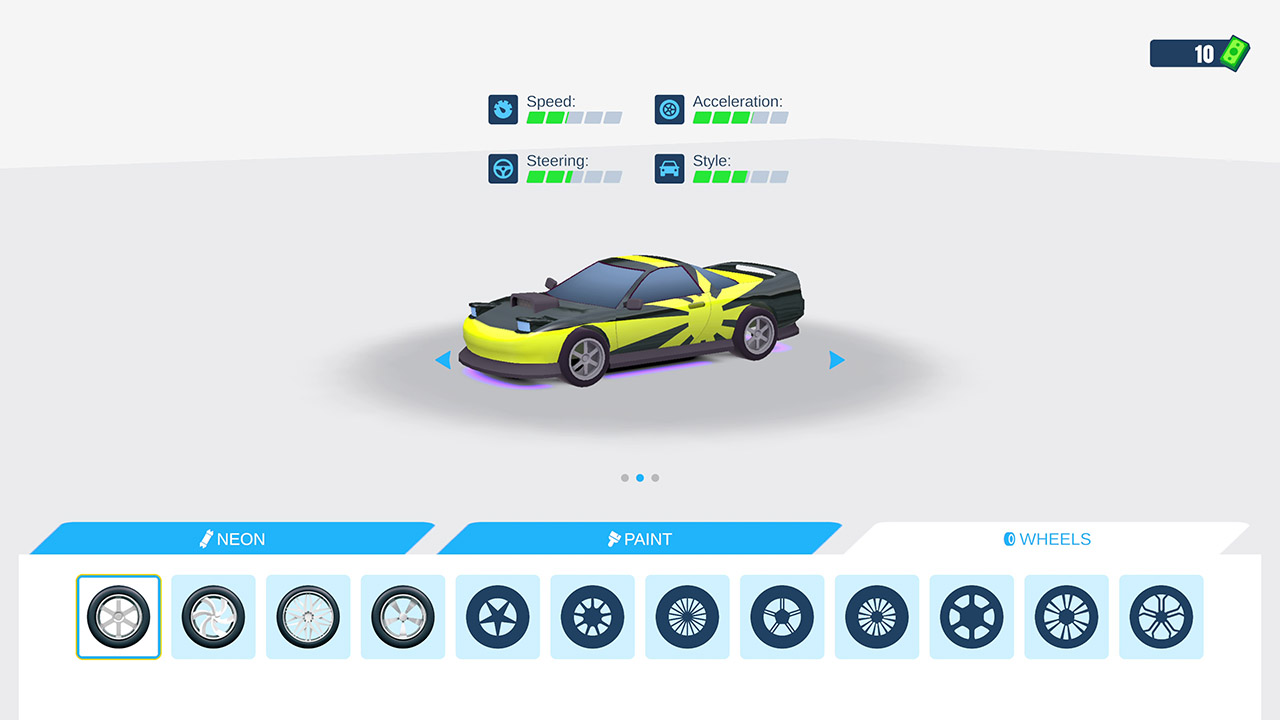Click the Style car stat icon

[x=669, y=168]
